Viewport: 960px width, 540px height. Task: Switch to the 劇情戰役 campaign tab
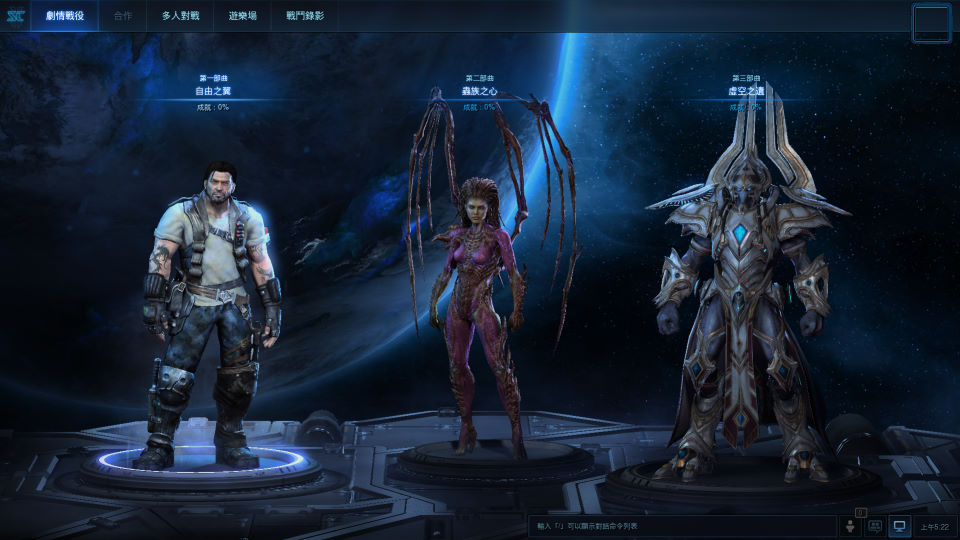click(x=64, y=16)
